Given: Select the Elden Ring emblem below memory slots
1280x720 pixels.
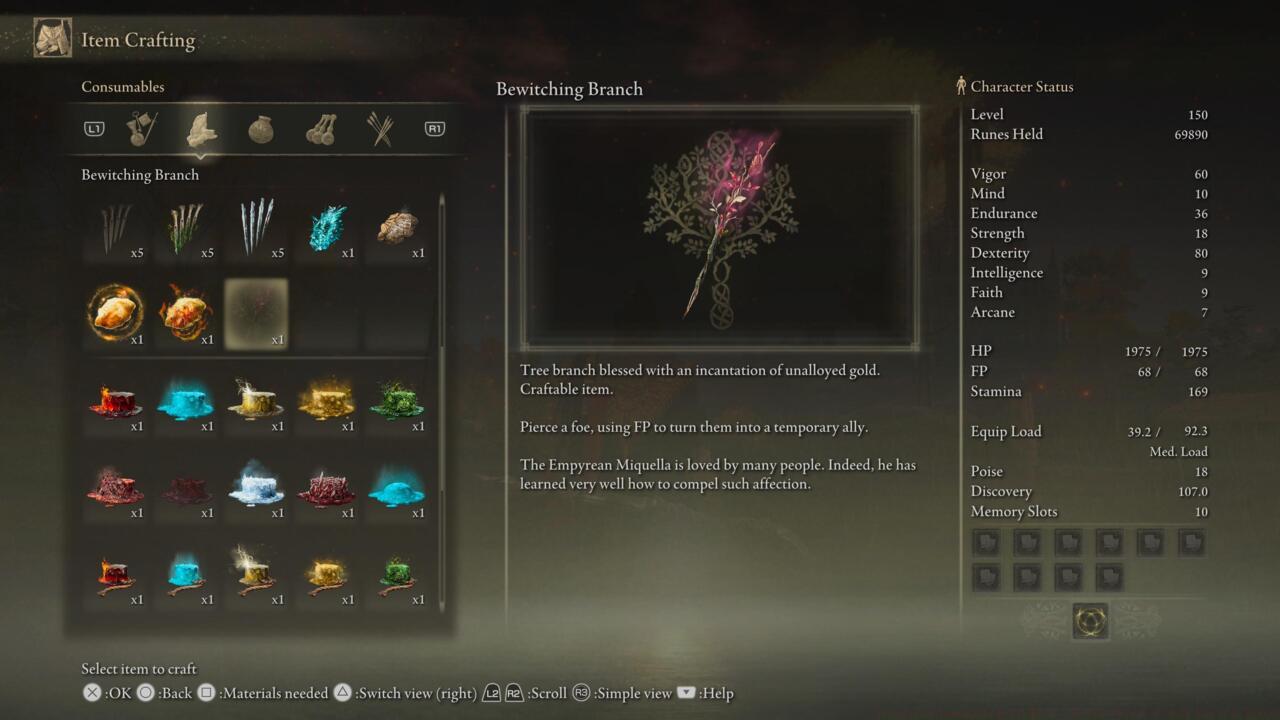Looking at the screenshot, I should pos(1091,620).
